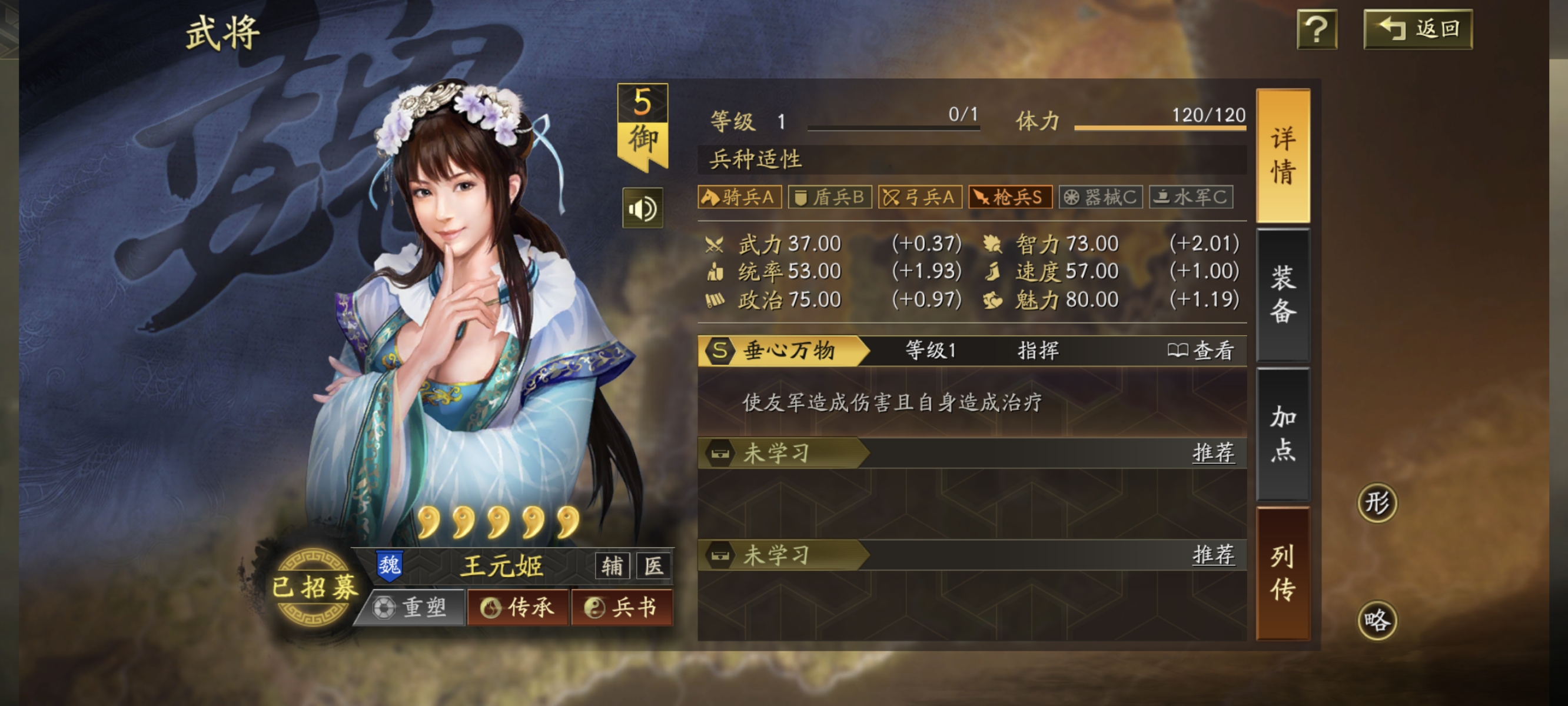Image resolution: width=1568 pixels, height=706 pixels.
Task: Open the 兵书 war book button
Action: tap(622, 607)
